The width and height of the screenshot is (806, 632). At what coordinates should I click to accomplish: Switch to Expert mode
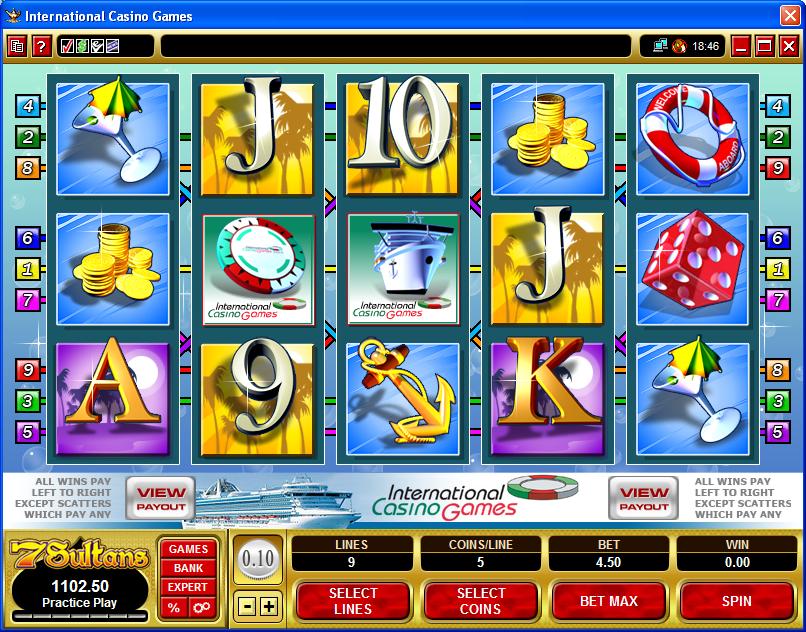pyautogui.click(x=188, y=587)
